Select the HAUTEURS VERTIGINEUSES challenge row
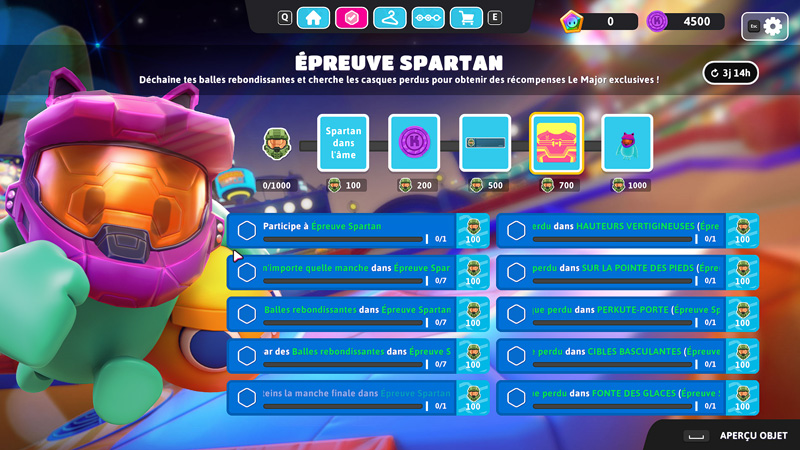The height and width of the screenshot is (450, 800). click(x=612, y=231)
